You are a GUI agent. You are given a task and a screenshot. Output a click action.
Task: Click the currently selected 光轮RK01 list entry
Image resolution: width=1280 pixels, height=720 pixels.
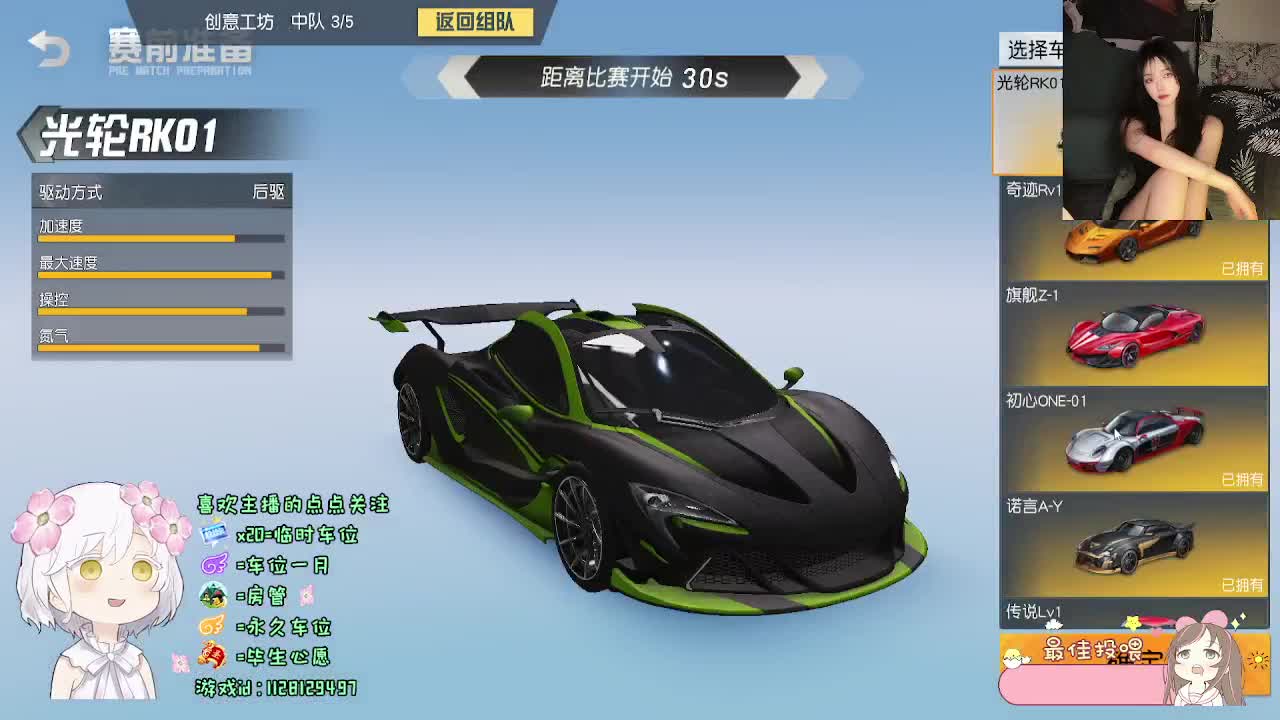point(1028,120)
